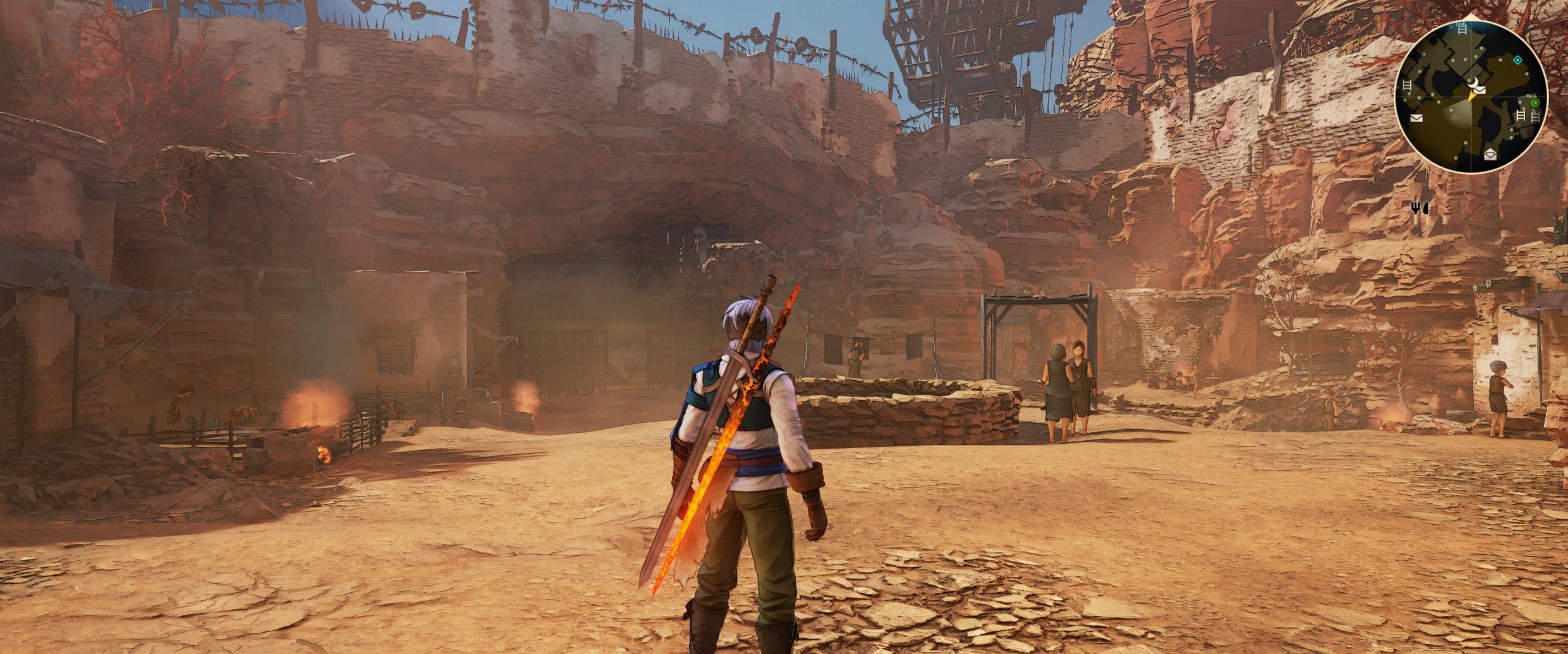
Task: Click the opened envelope marker on minimap
Action: (1490, 154)
